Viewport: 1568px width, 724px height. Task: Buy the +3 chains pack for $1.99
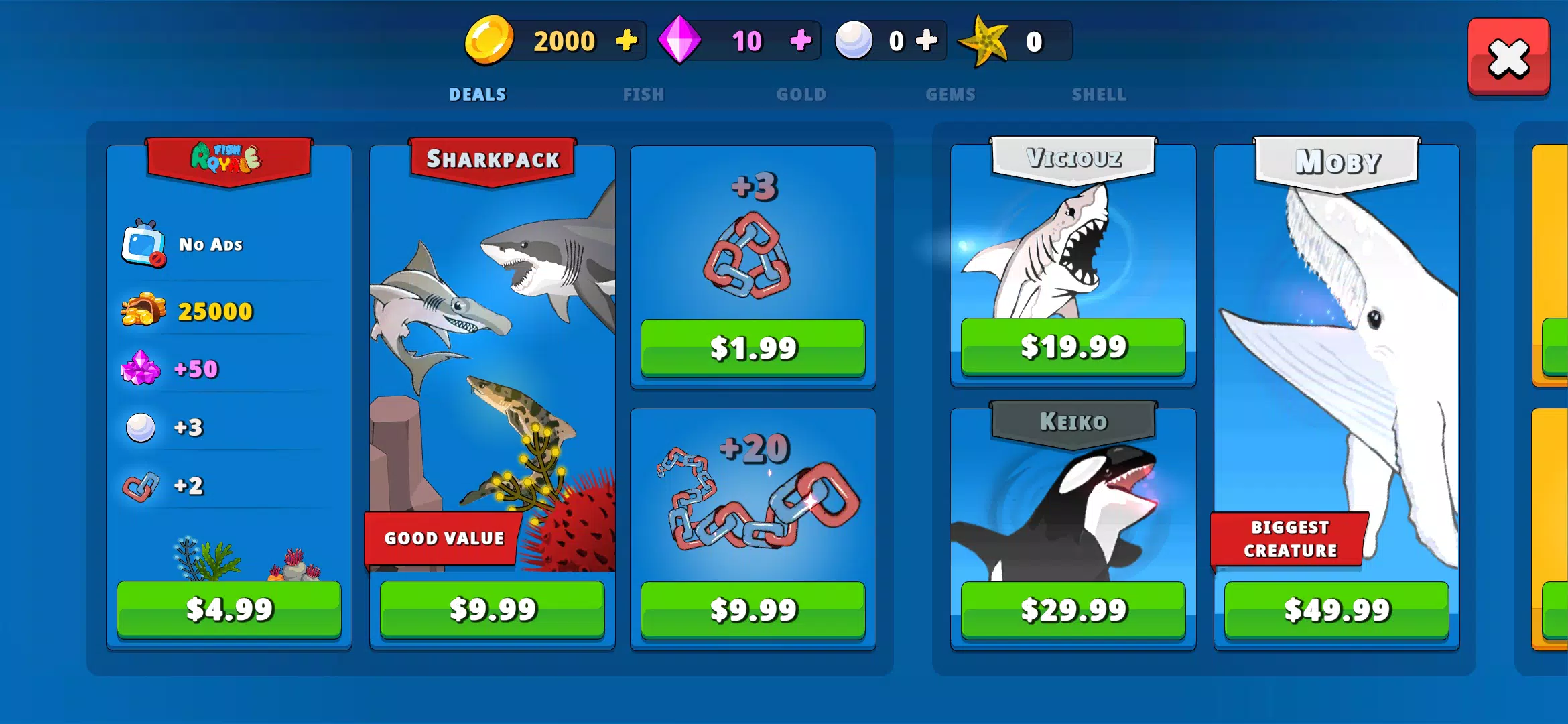click(753, 347)
